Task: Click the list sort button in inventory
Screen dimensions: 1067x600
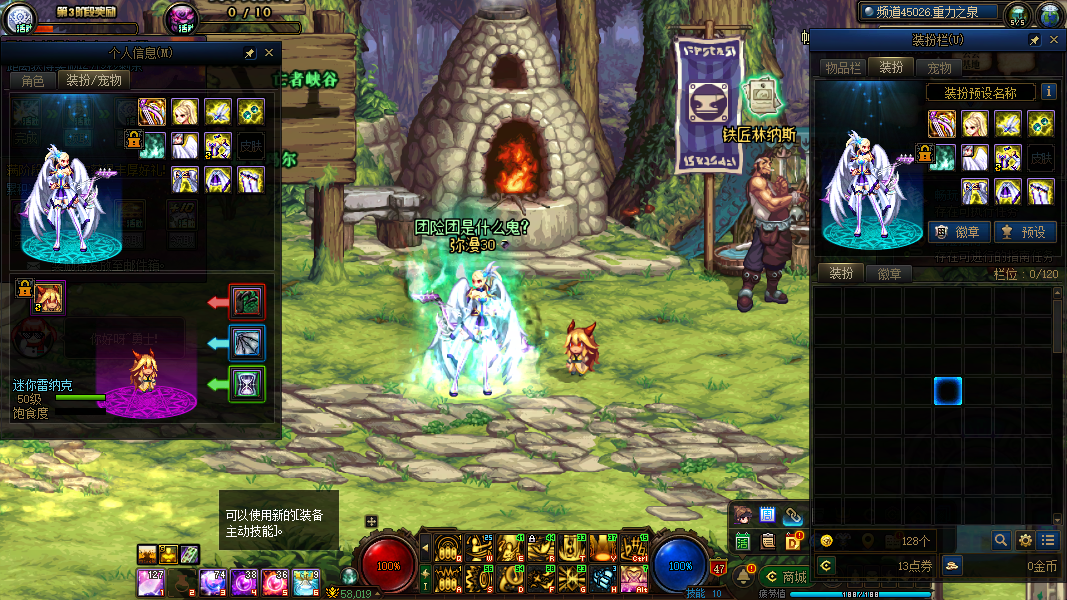Action: coord(1047,540)
